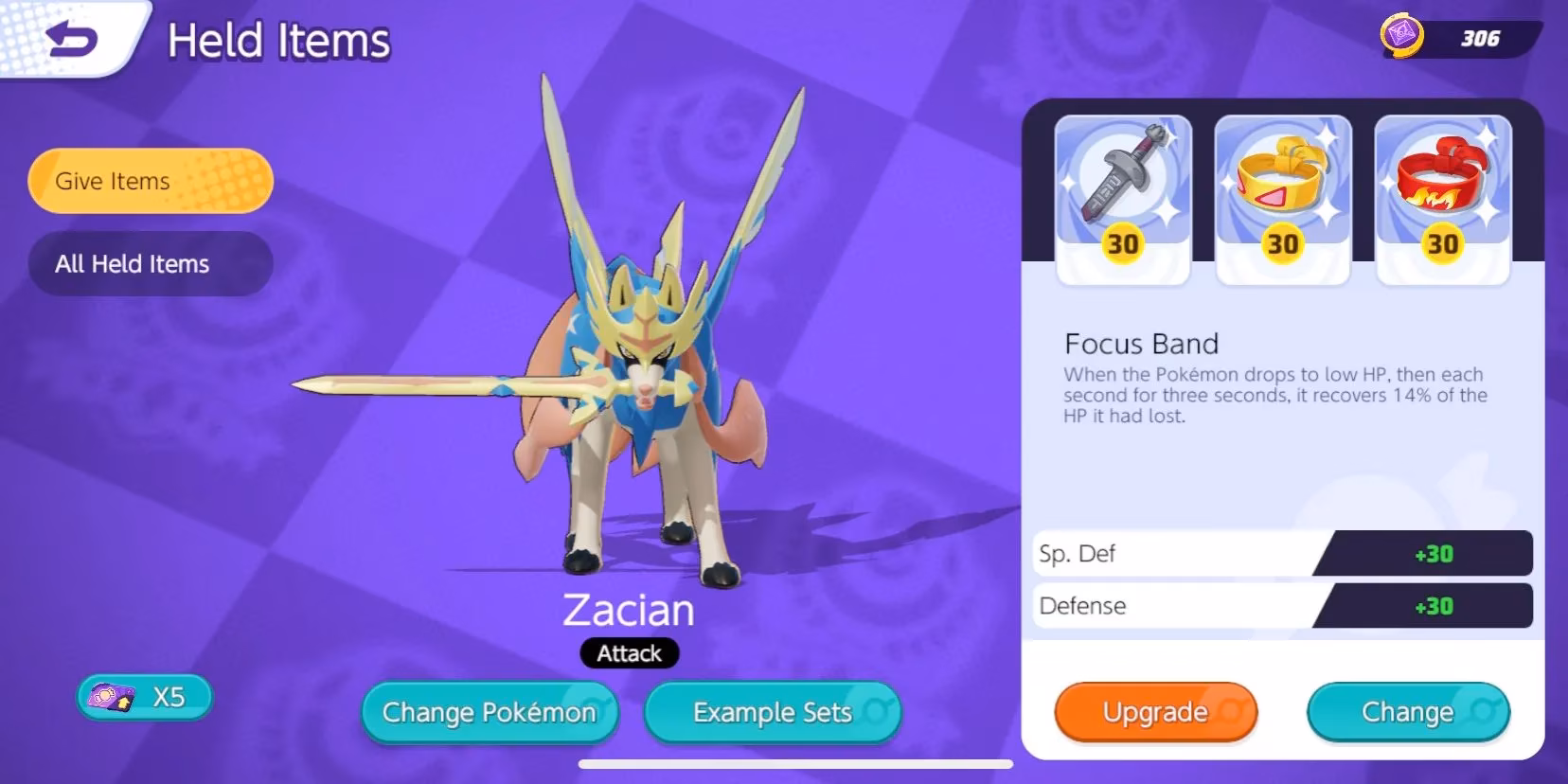The image size is (1568, 784).
Task: Open Example Sets
Action: click(771, 712)
